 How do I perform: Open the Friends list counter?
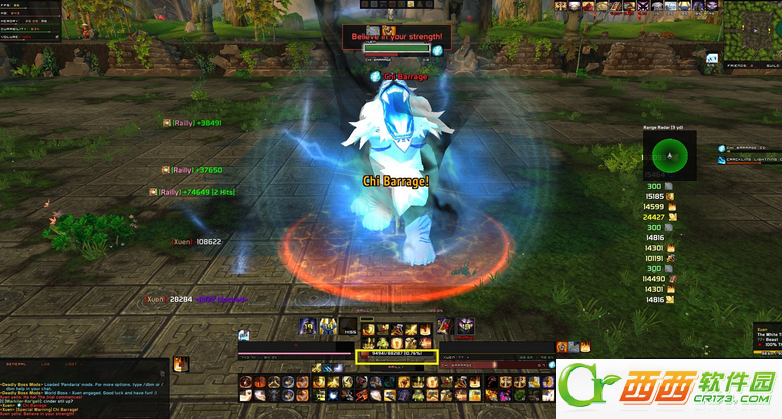(741, 64)
